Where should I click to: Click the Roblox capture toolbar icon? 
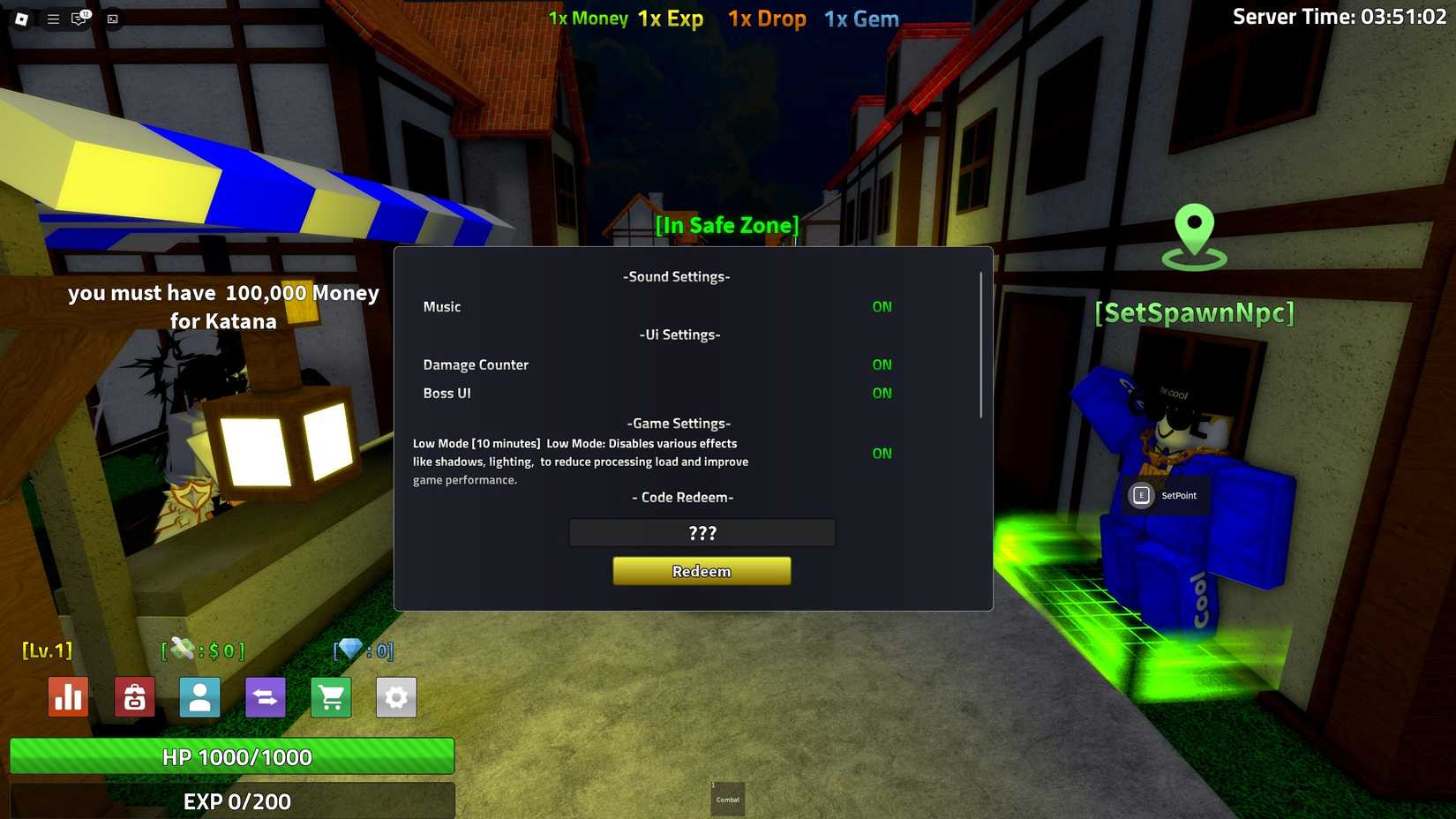pyautogui.click(x=111, y=19)
